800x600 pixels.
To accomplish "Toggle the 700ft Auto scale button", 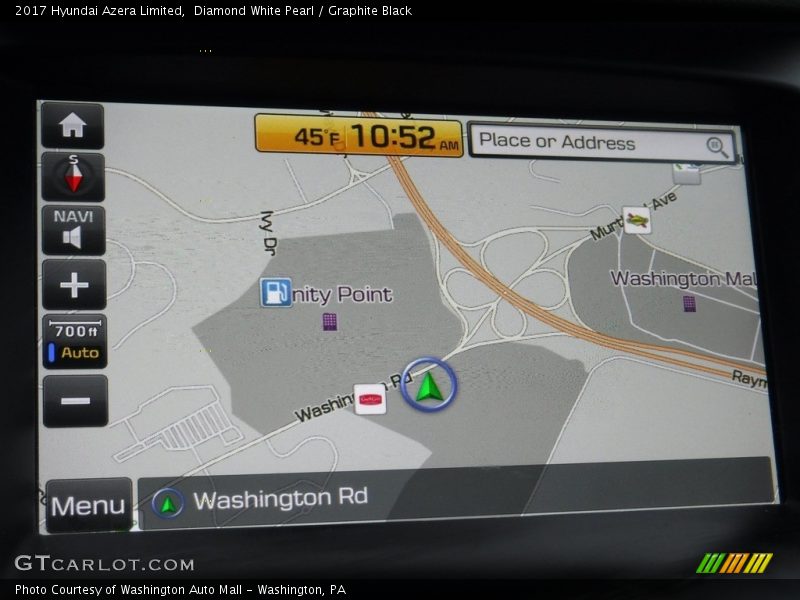I will pos(75,342).
